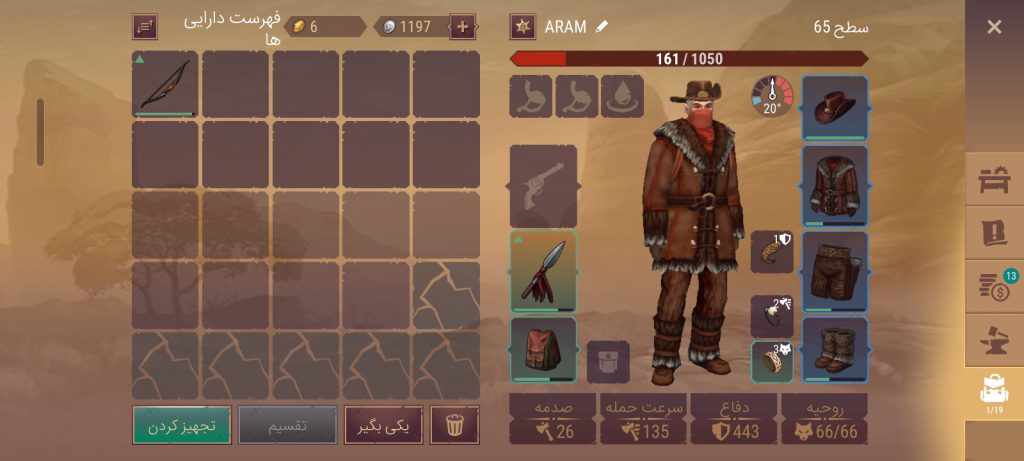Viewport: 1024px width, 461px height.
Task: Select the equipped spear weapon slot
Action: (543, 272)
